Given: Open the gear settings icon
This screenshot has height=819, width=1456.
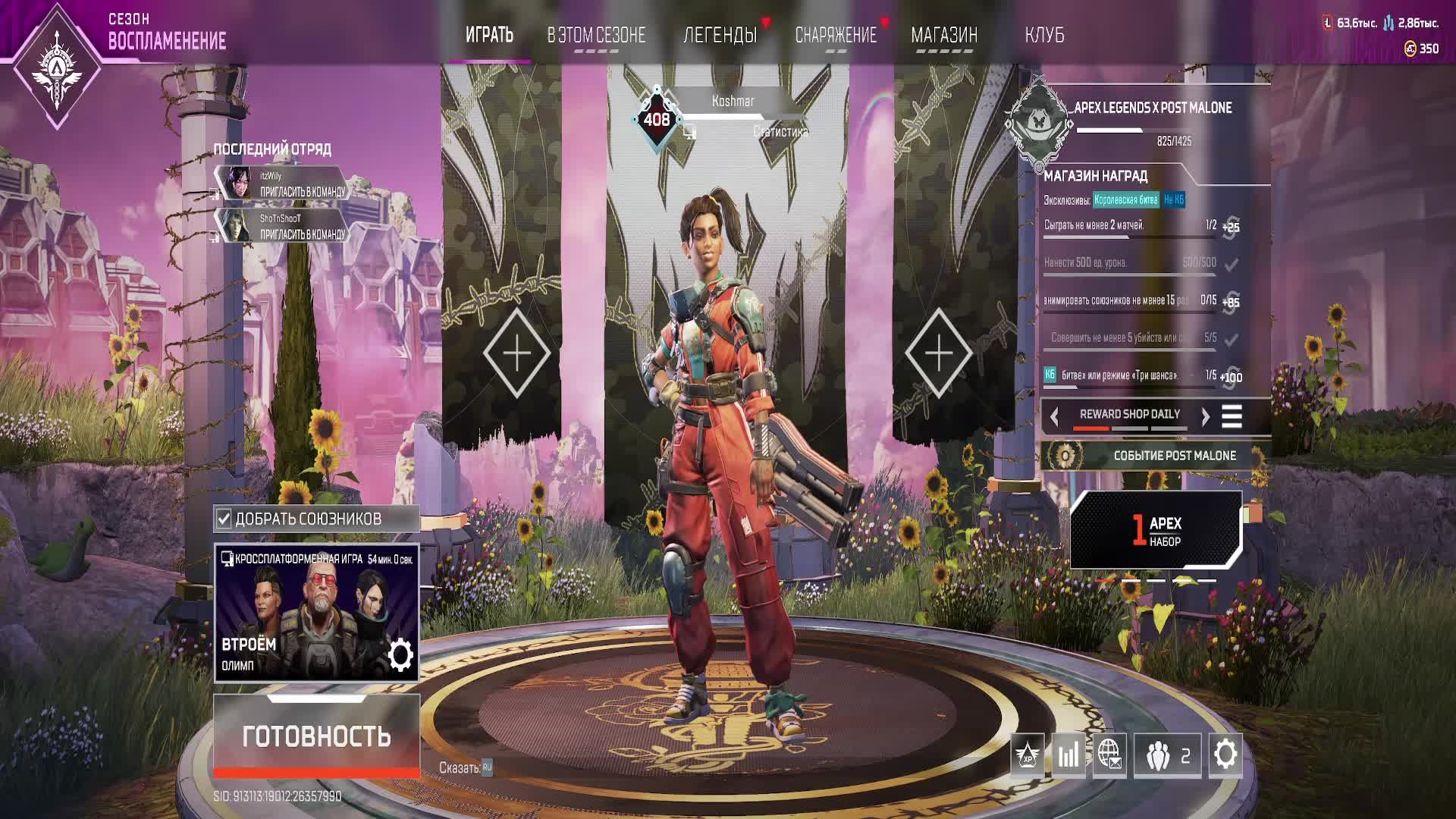Looking at the screenshot, I should 1225,755.
